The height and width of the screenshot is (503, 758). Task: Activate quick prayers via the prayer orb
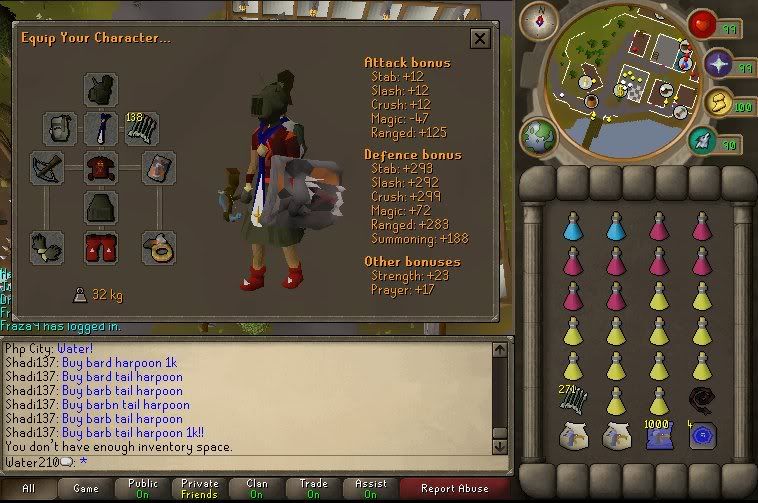[718, 66]
